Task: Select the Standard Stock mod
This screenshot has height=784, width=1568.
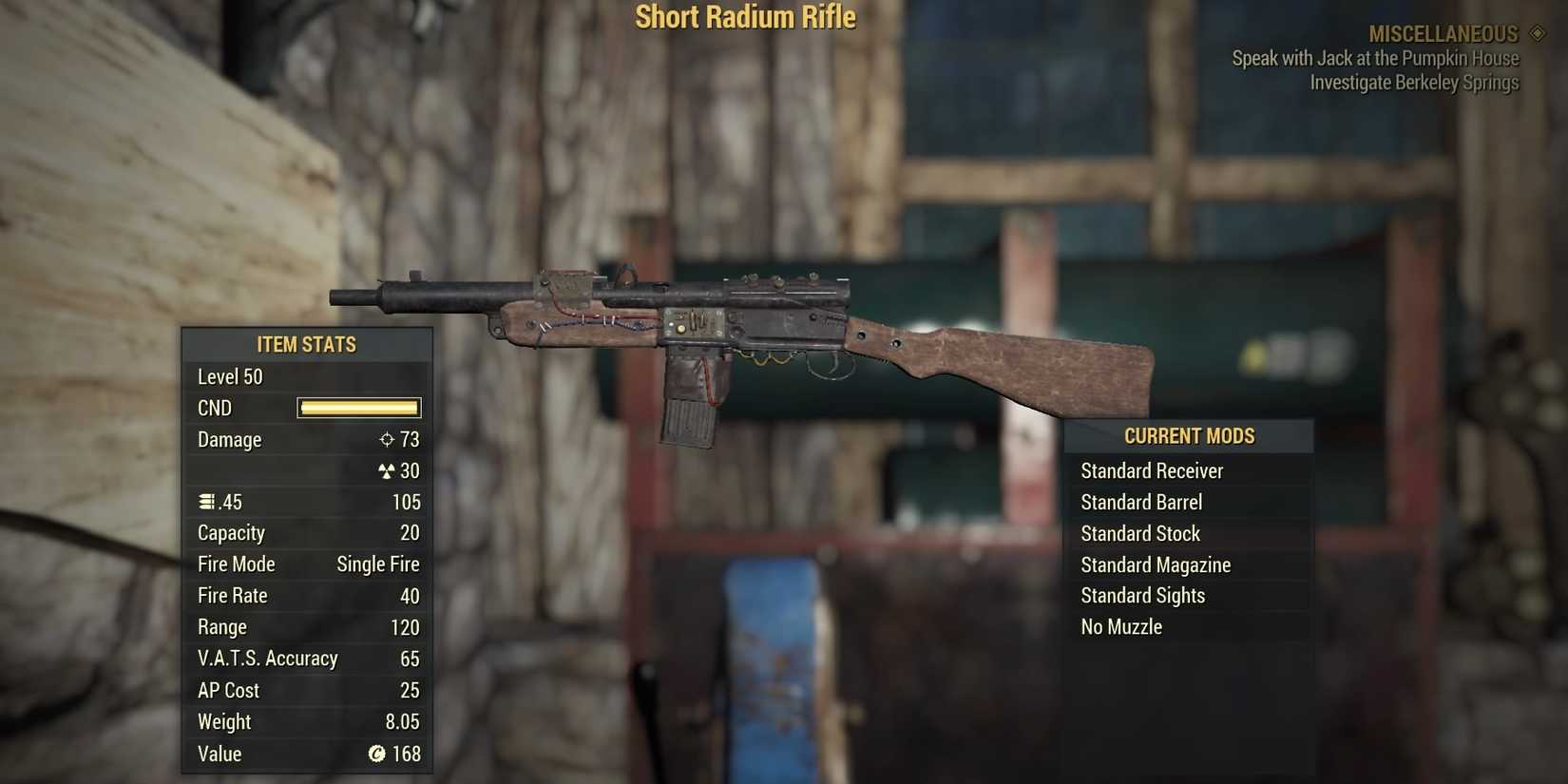Action: click(1139, 533)
